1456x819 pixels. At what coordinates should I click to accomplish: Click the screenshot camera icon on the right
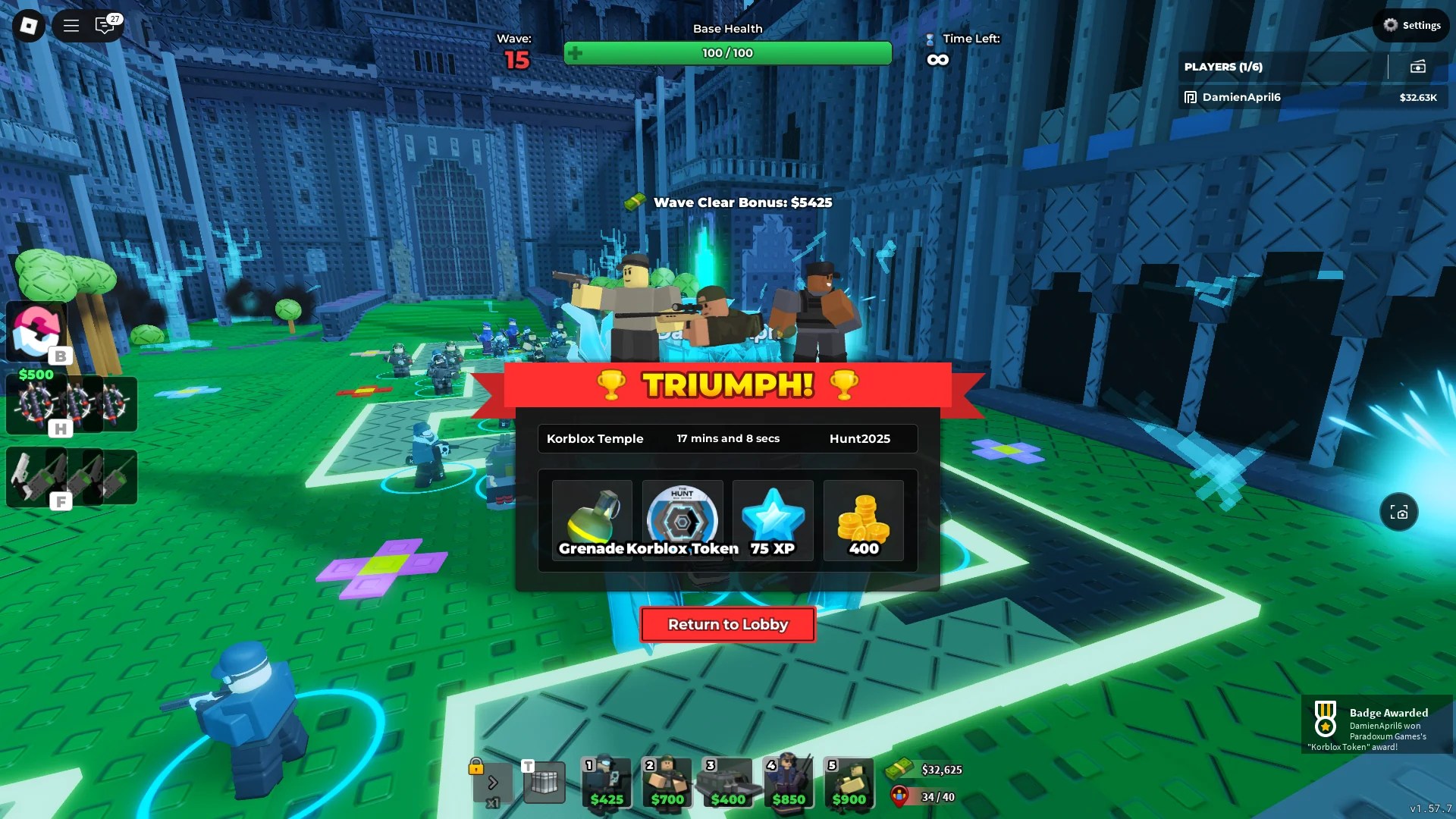[x=1399, y=512]
